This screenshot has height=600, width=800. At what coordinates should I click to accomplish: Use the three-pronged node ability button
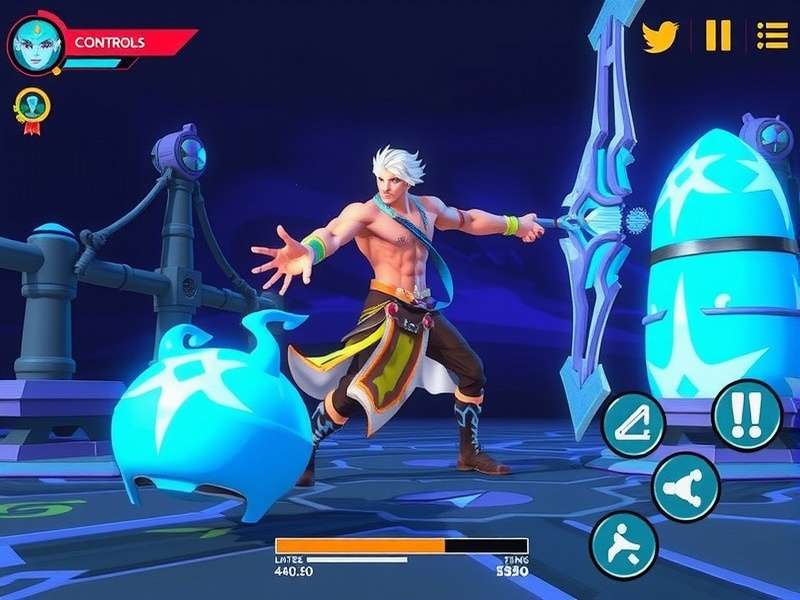[x=686, y=487]
